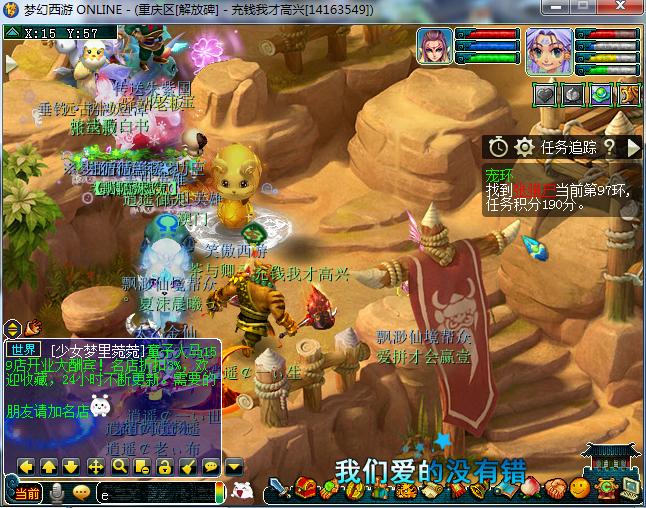Click the grey heart status icon
Viewport: 646px width, 508px height.
coord(545,94)
